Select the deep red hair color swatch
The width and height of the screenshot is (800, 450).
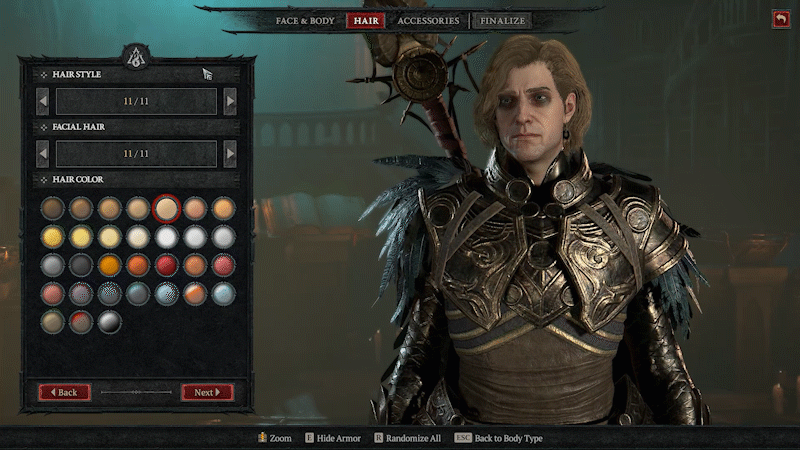pos(166,265)
